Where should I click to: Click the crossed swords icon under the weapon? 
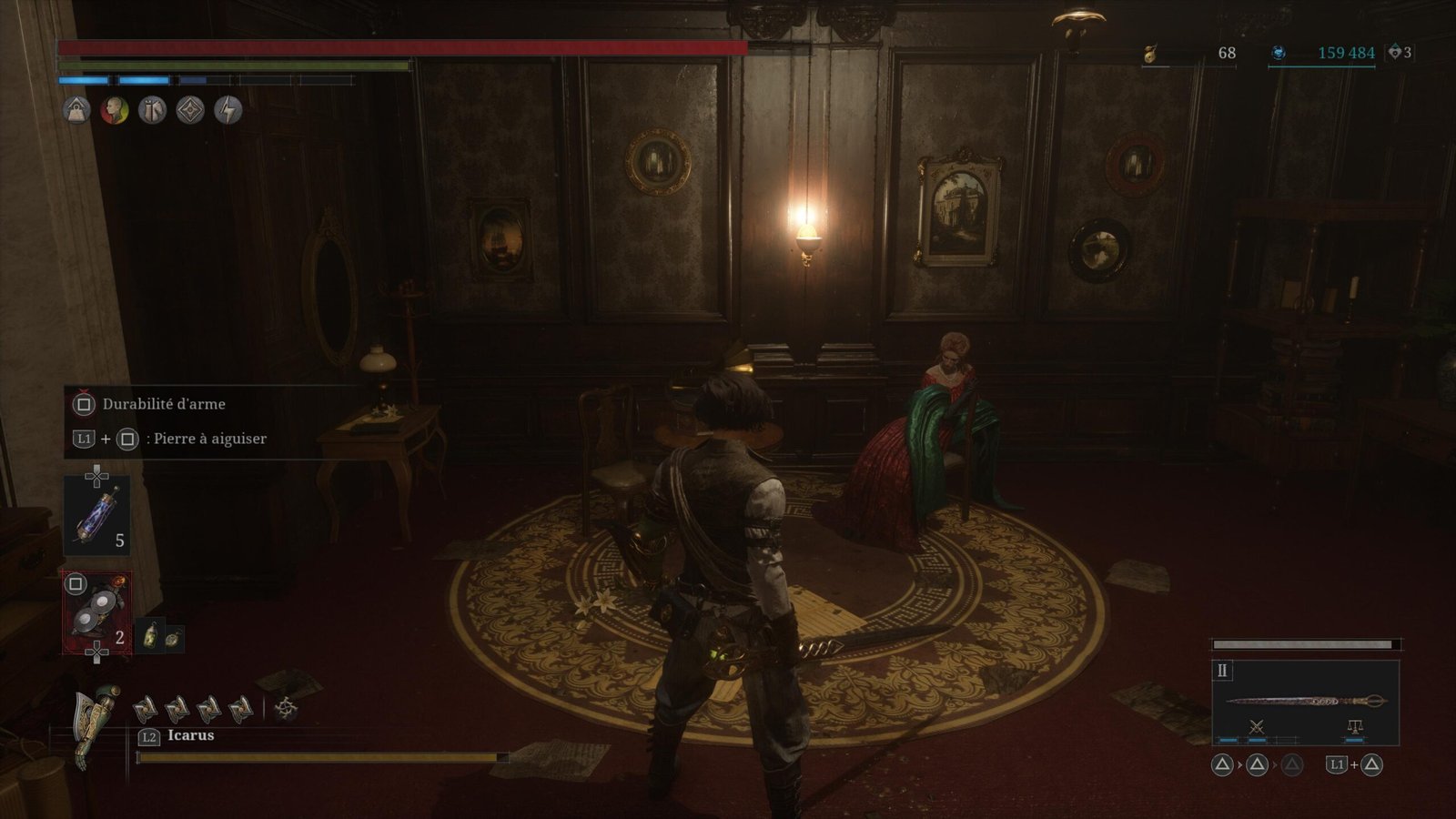pos(1257,726)
